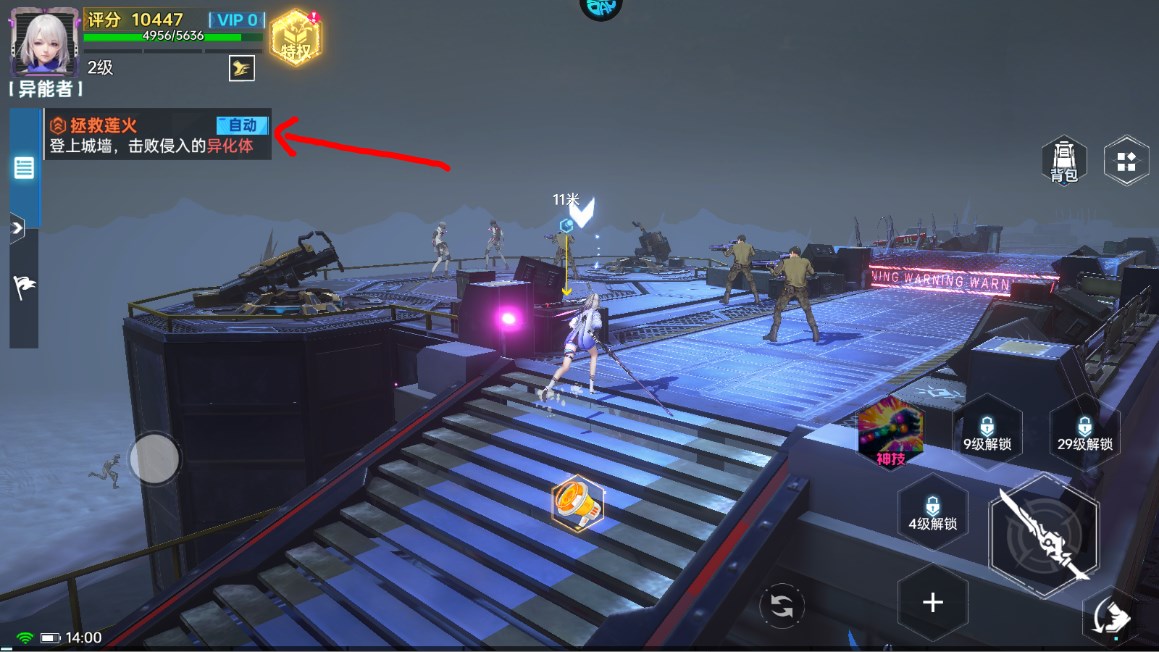Viewport: 1159px width, 652px height.
Task: Activate the 神技 skill
Action: (x=889, y=433)
